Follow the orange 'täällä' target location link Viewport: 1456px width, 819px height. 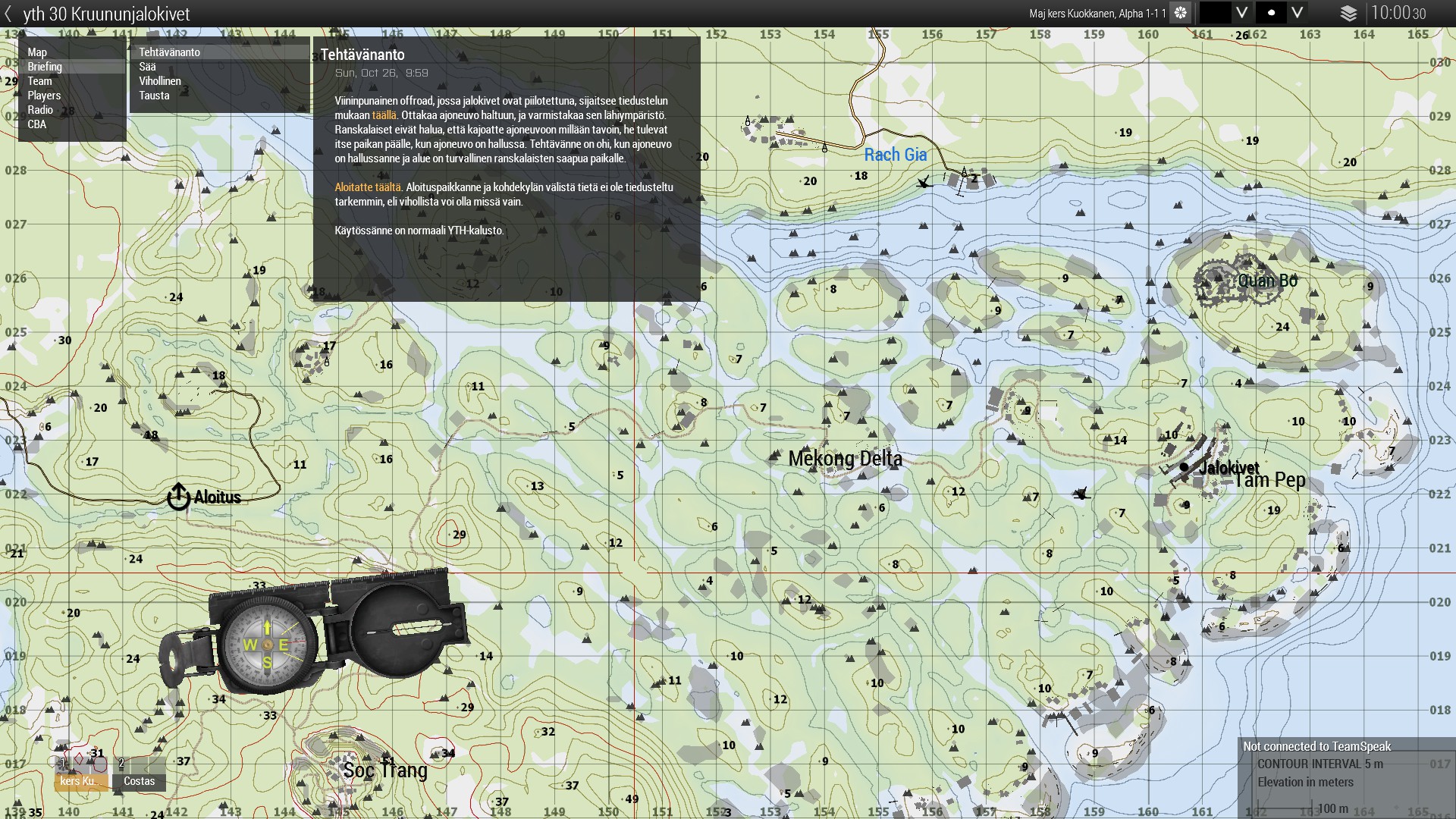[384, 115]
